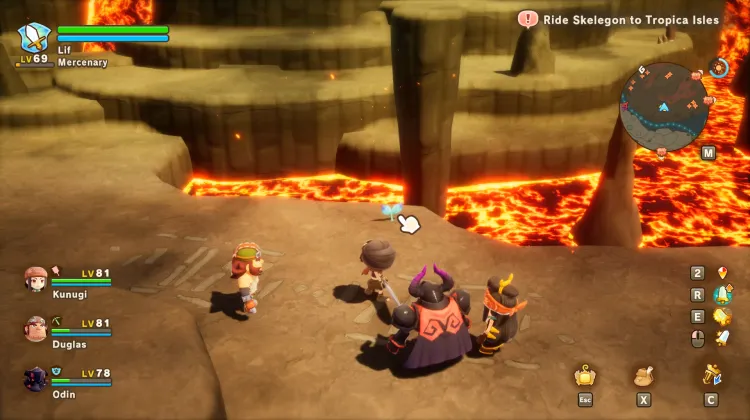Use the basic sword attack icon
The image size is (750, 420).
coord(722,339)
